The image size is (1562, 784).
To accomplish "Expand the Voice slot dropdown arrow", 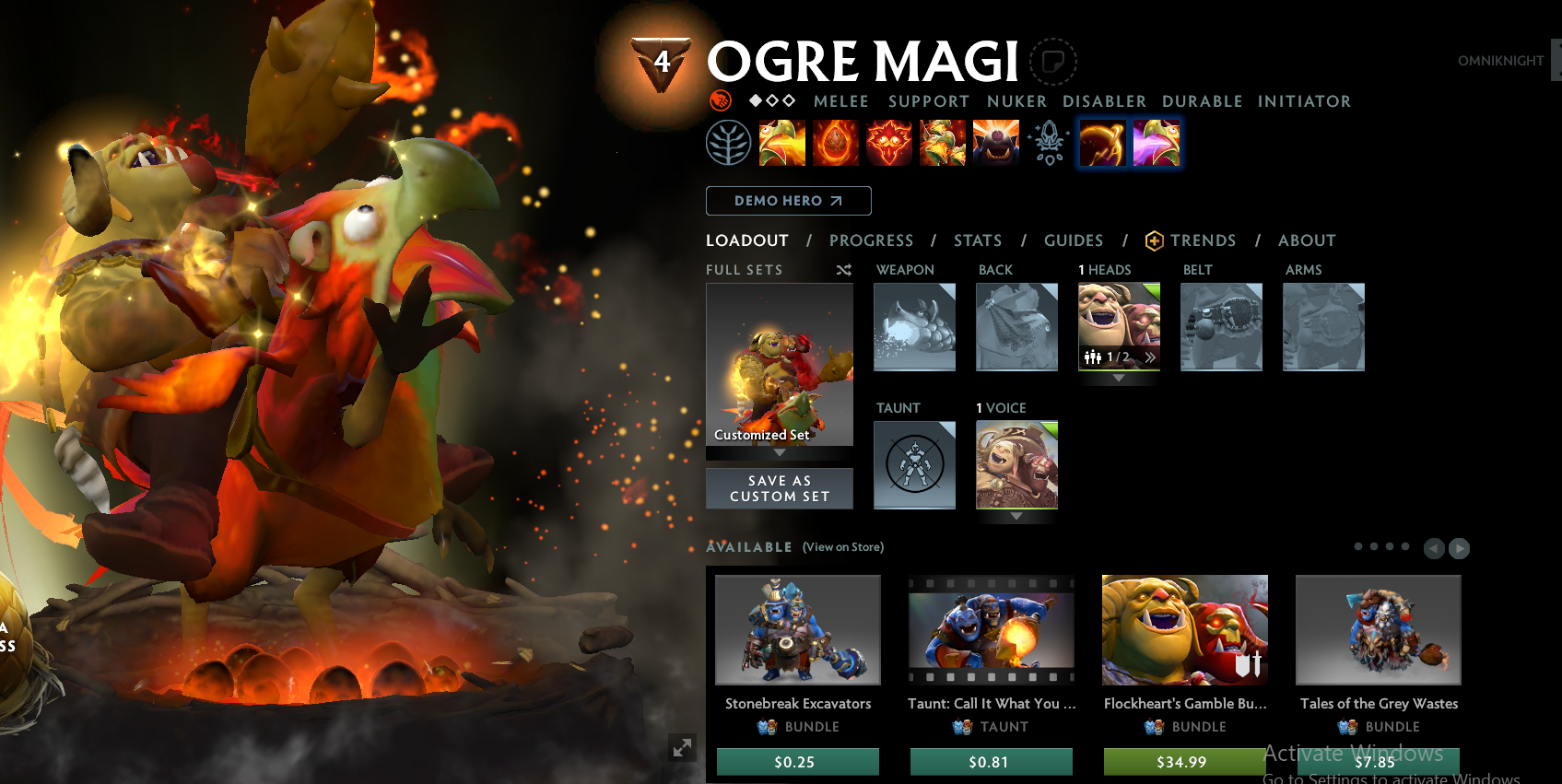I will [x=1016, y=517].
